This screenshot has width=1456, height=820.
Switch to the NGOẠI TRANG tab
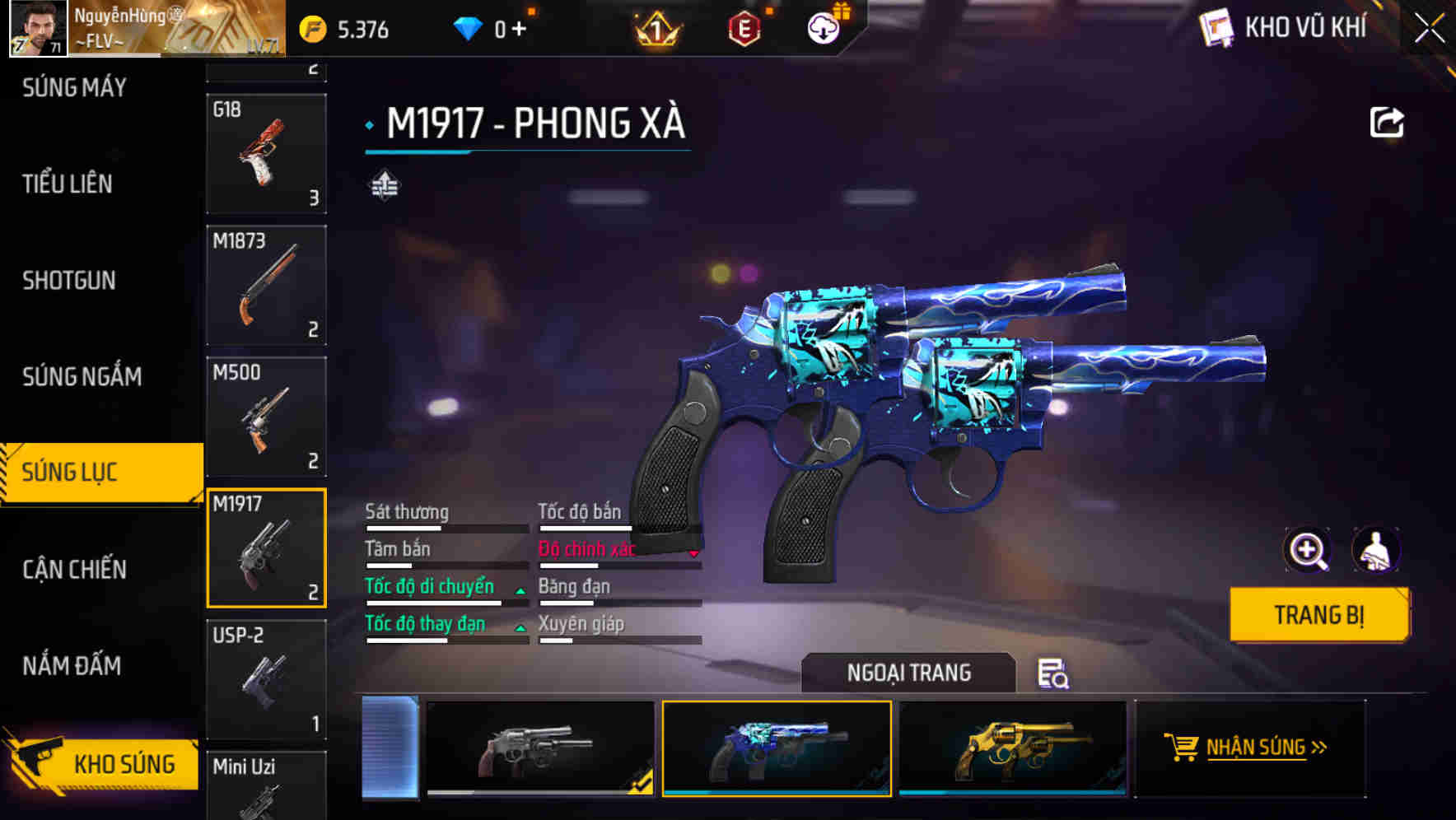[909, 673]
